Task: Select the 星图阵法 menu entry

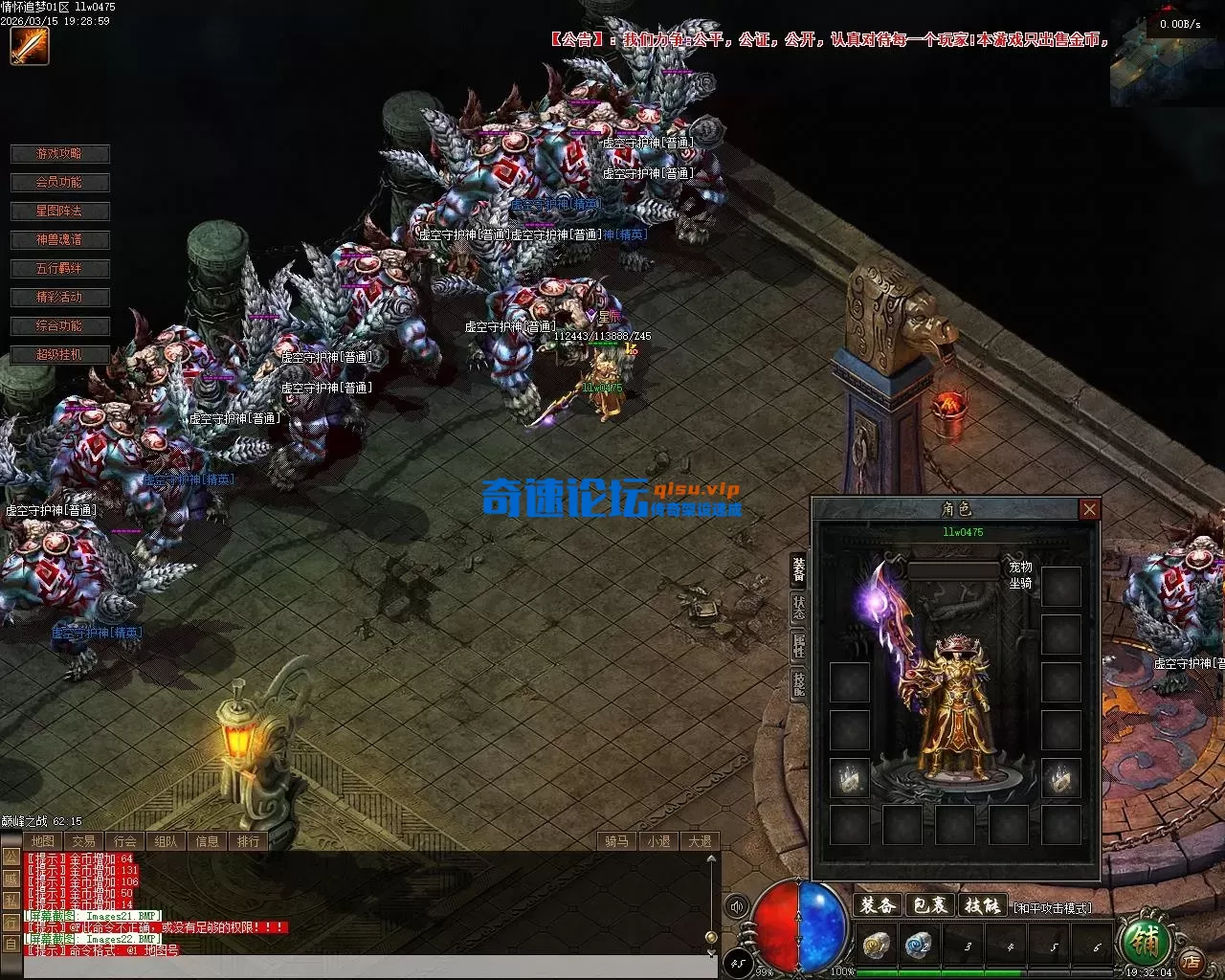Action: tap(59, 212)
